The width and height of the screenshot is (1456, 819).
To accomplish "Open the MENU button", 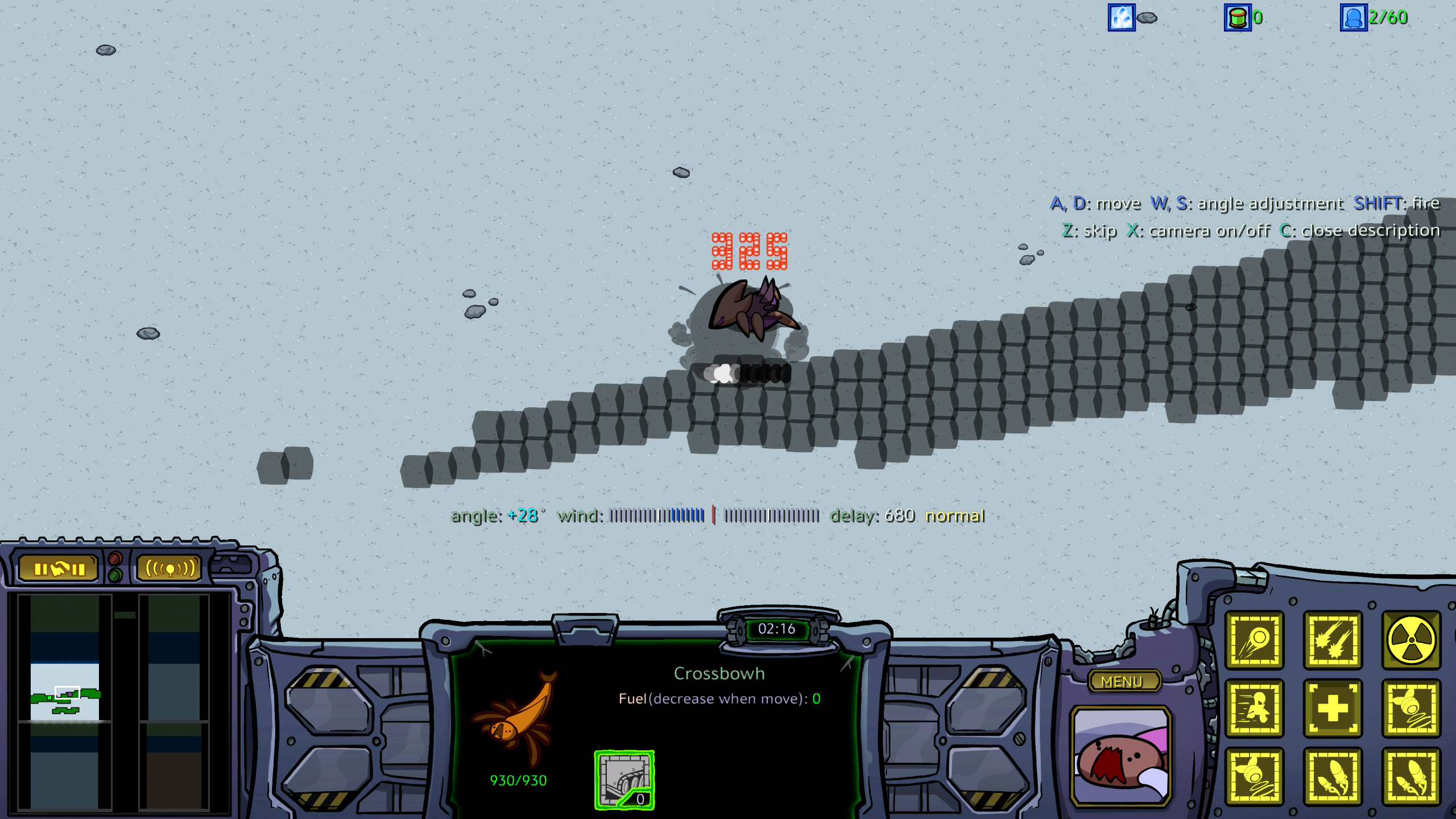I will (1123, 681).
